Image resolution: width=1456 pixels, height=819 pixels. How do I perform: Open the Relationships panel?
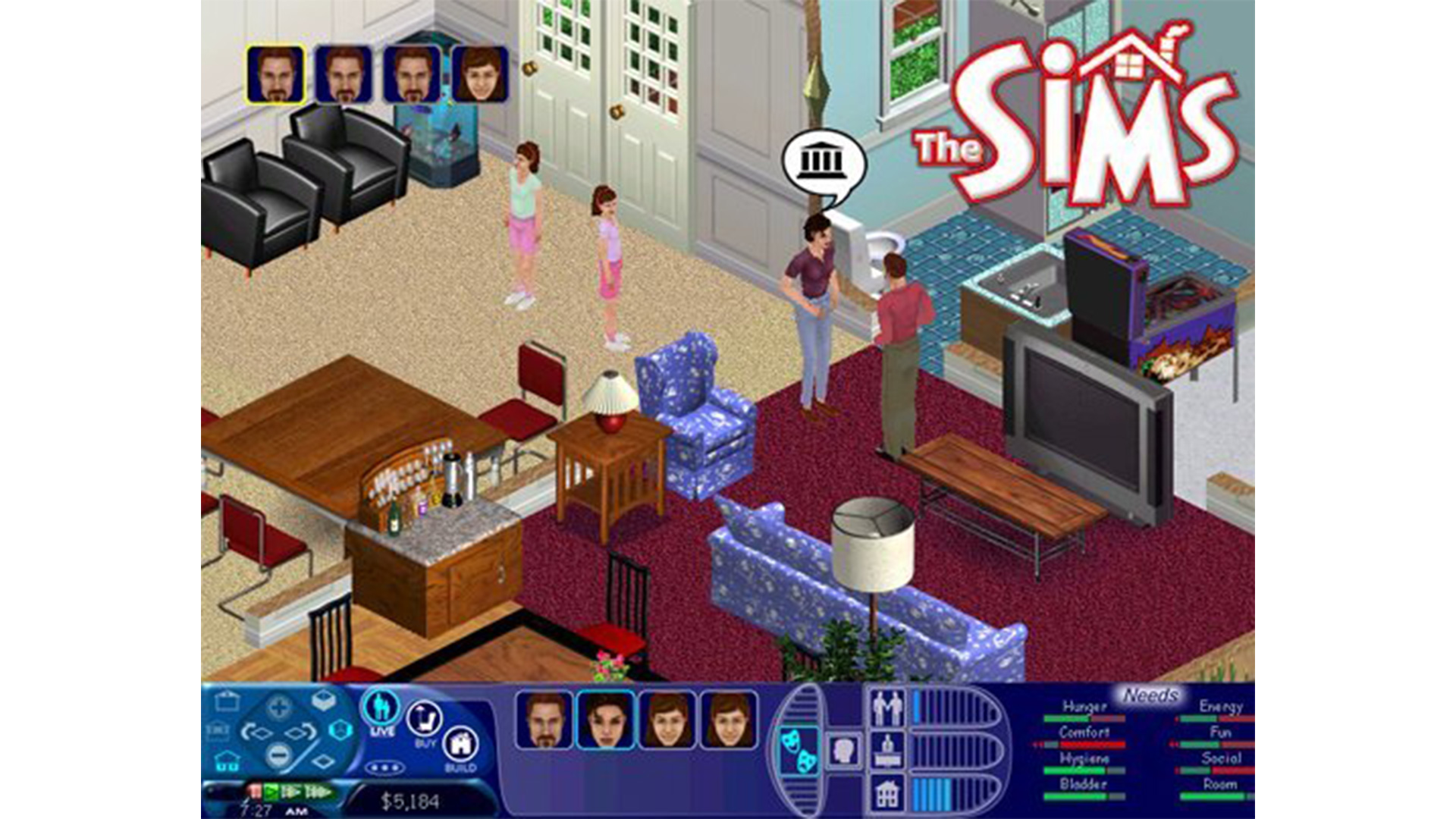click(886, 705)
